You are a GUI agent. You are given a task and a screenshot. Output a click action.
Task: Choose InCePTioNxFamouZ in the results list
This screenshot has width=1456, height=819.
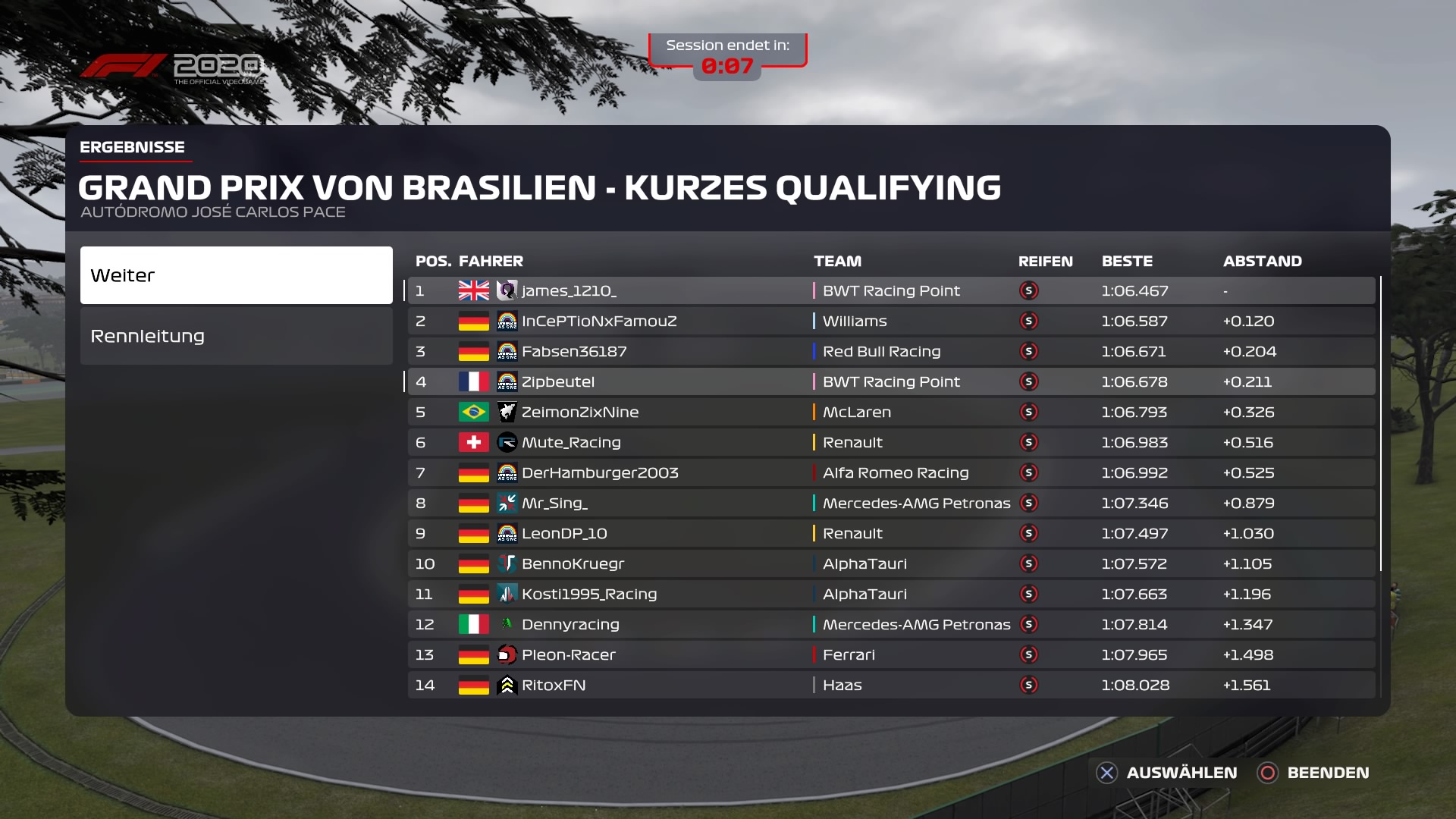tap(891, 321)
